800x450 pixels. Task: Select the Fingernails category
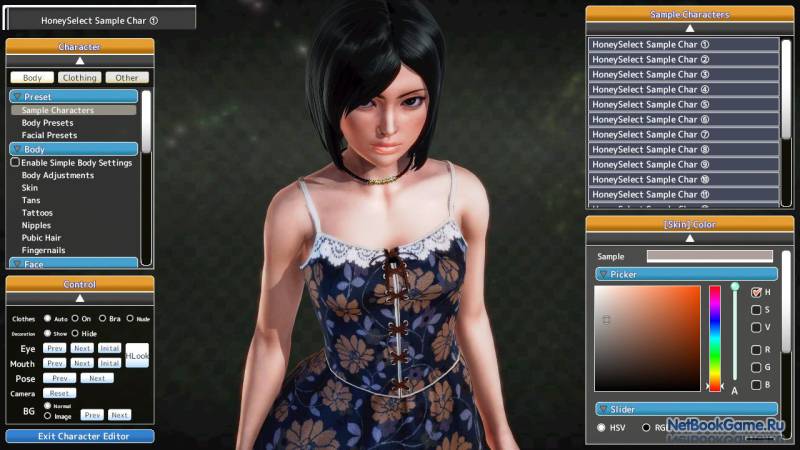[43, 250]
